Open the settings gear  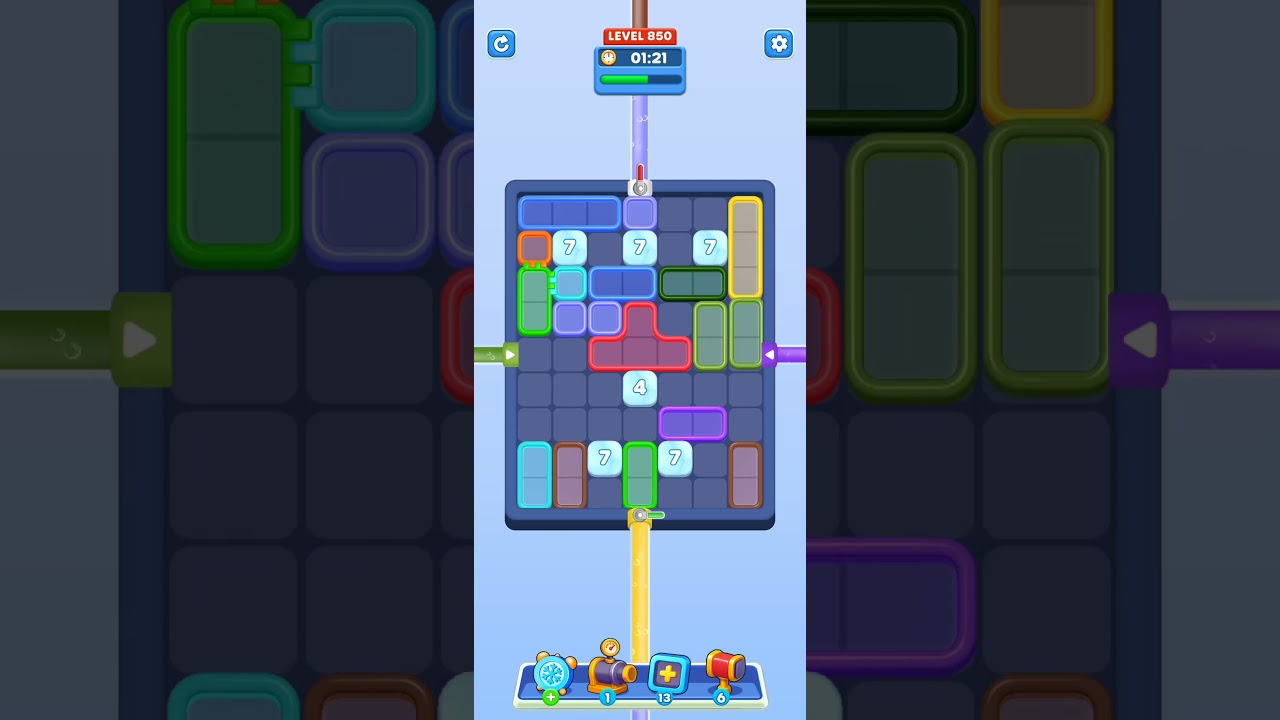point(778,44)
